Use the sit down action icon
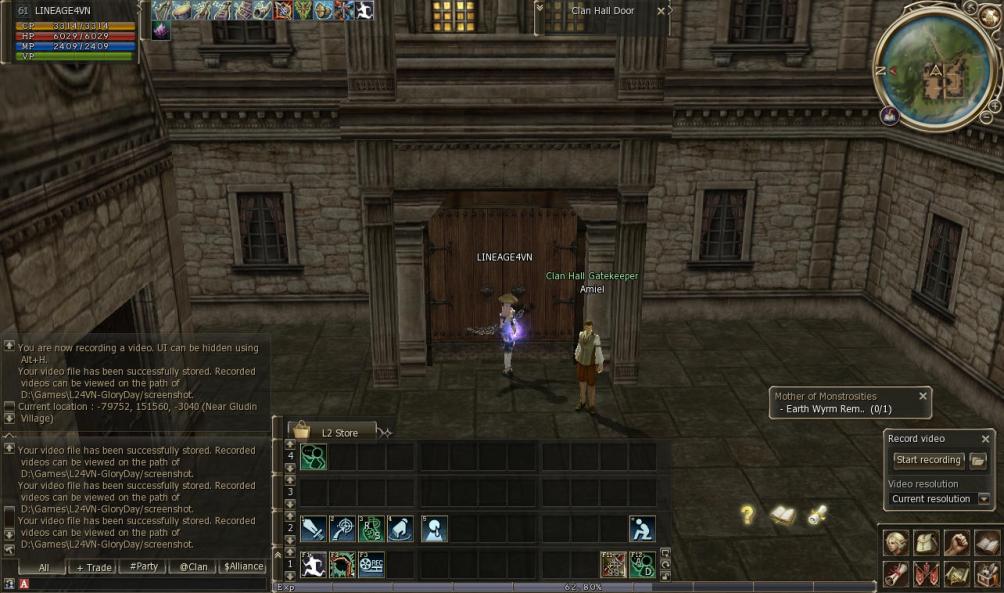The width and height of the screenshot is (1004, 593). [642, 529]
